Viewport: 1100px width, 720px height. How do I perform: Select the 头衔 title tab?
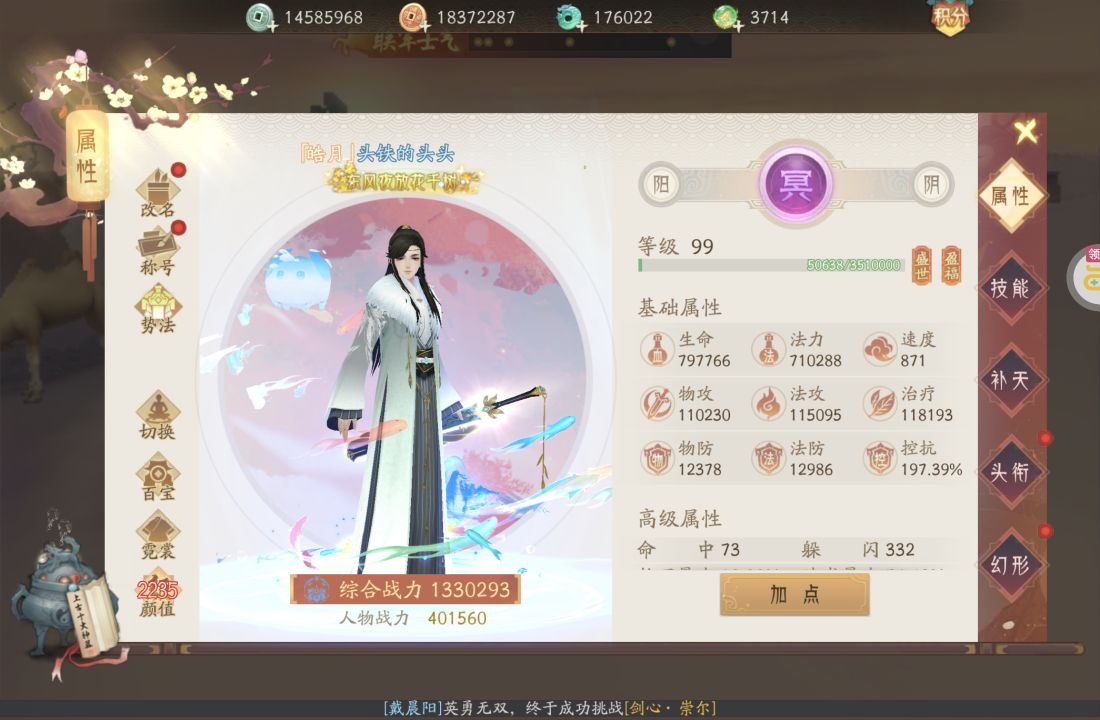click(x=1010, y=472)
